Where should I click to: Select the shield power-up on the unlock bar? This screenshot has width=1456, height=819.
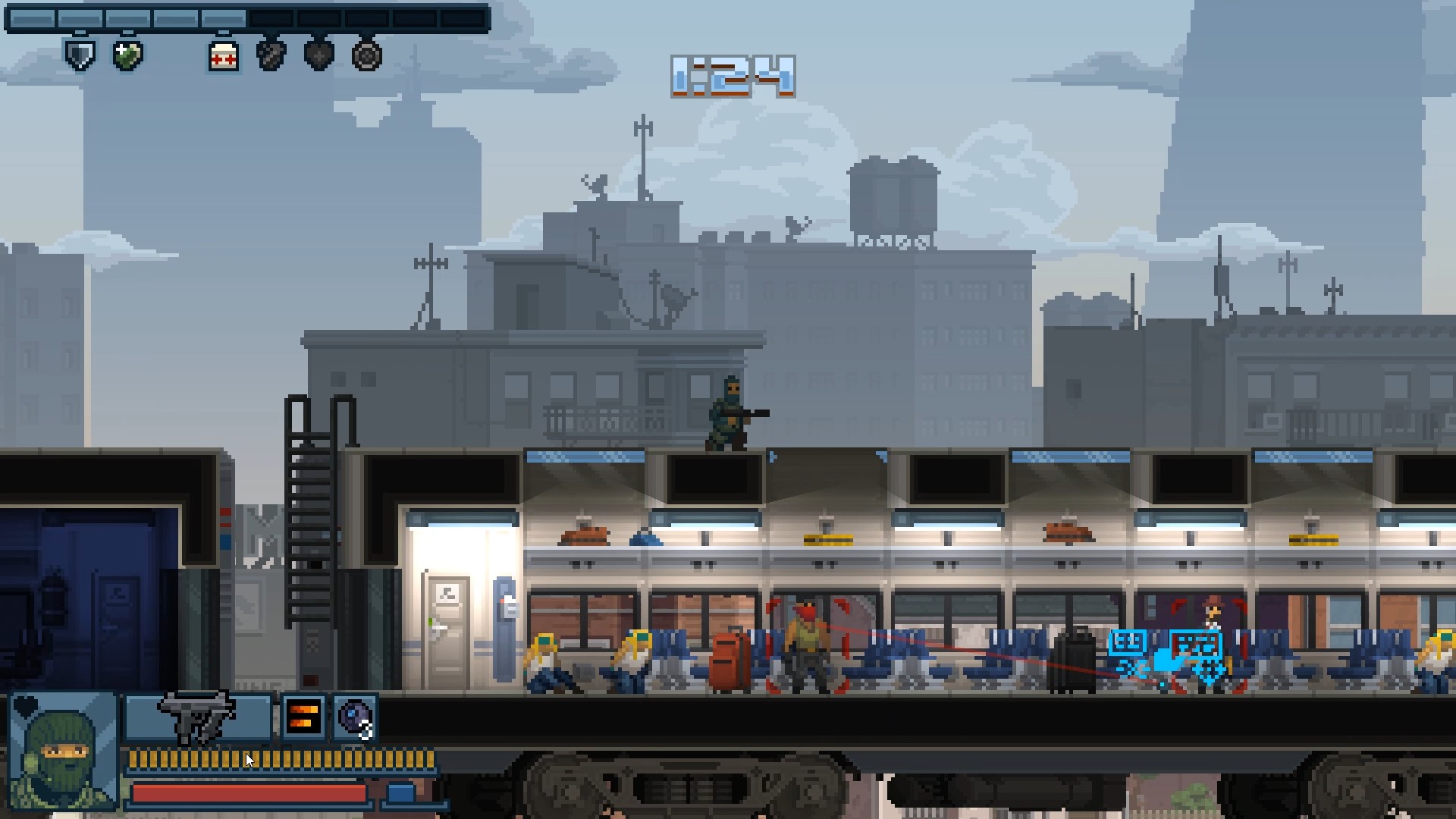tap(80, 55)
